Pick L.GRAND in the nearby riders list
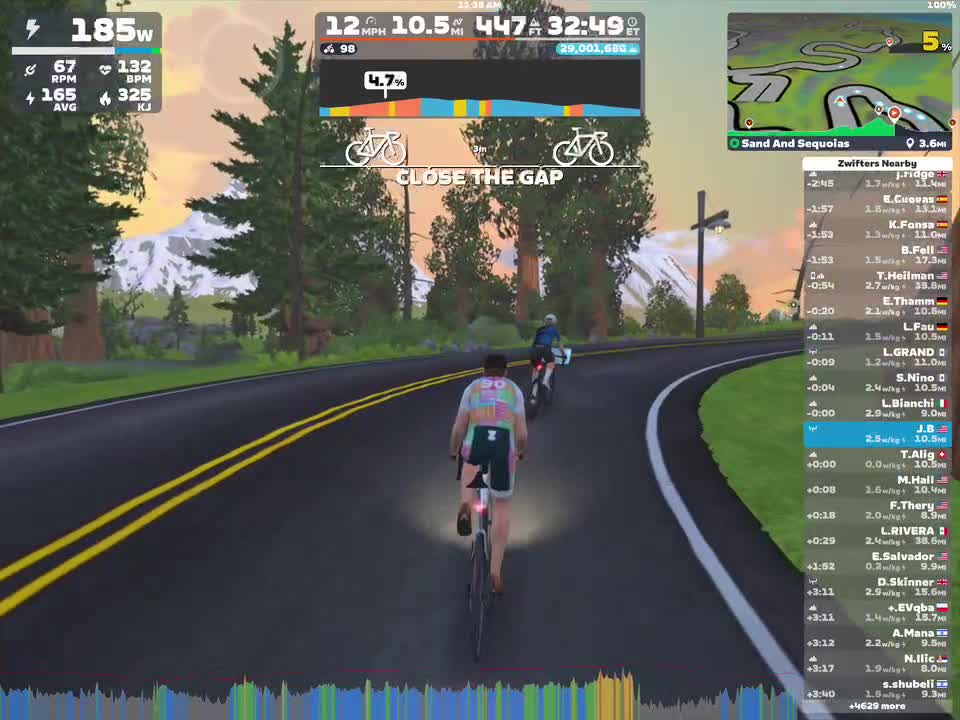Screen dimensions: 960x720 (878, 357)
